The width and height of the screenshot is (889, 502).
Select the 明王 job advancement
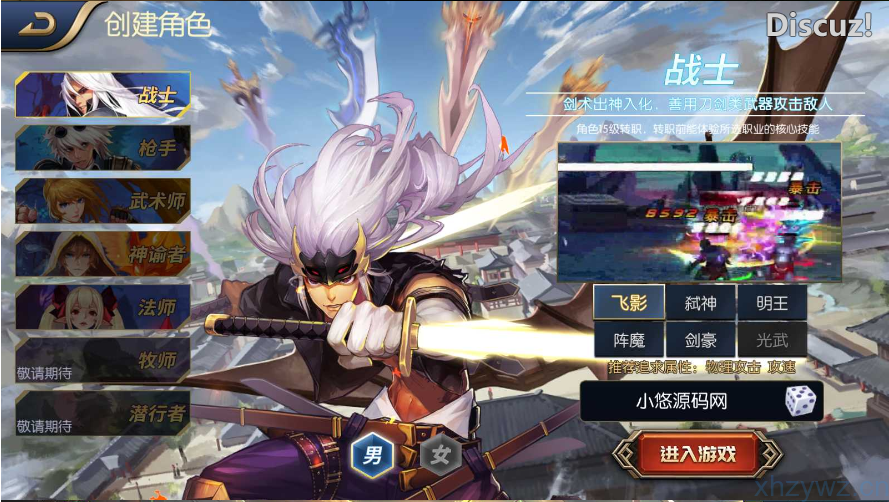[x=771, y=302]
